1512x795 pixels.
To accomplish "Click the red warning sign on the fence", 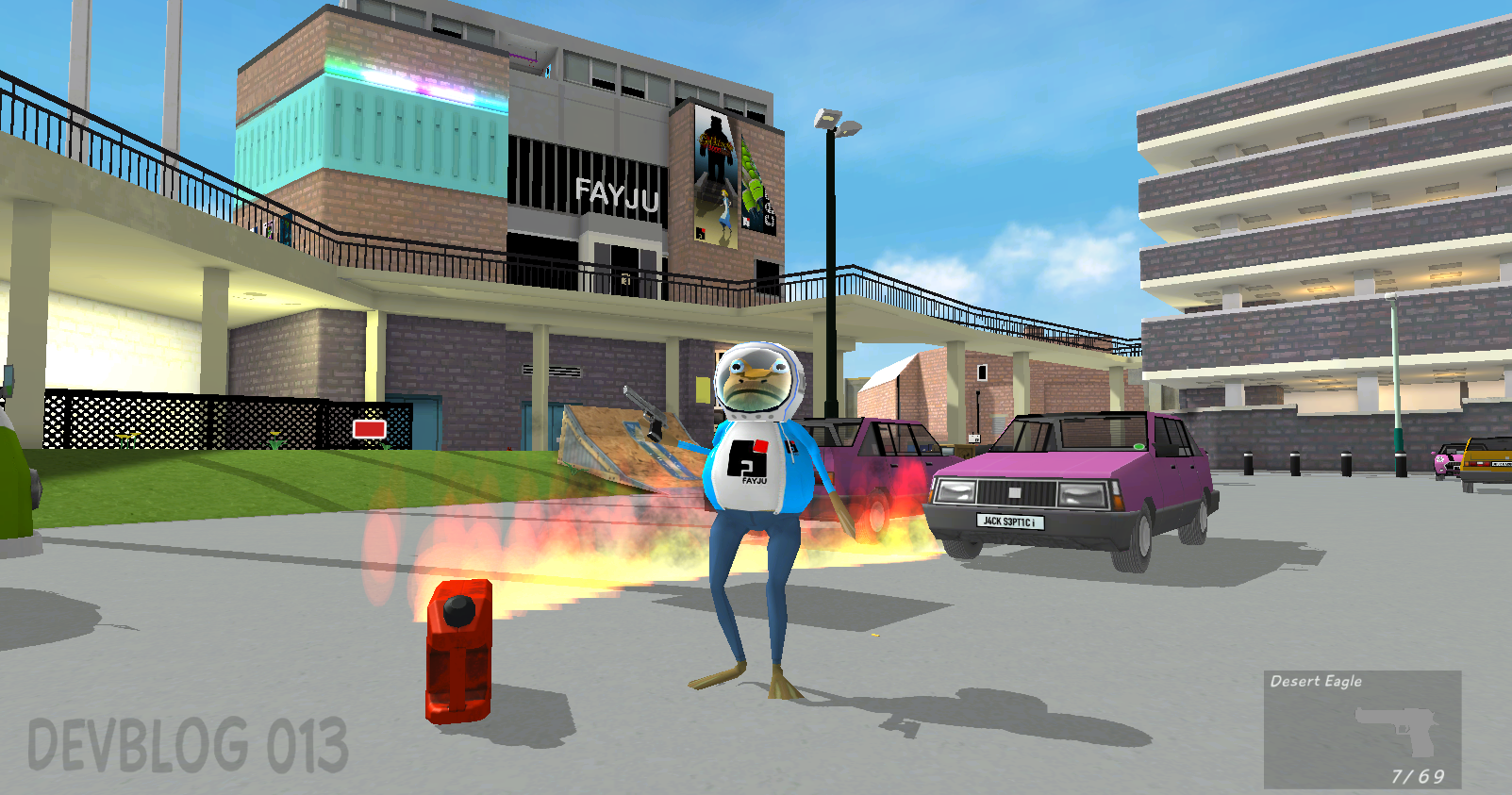I will tap(372, 430).
